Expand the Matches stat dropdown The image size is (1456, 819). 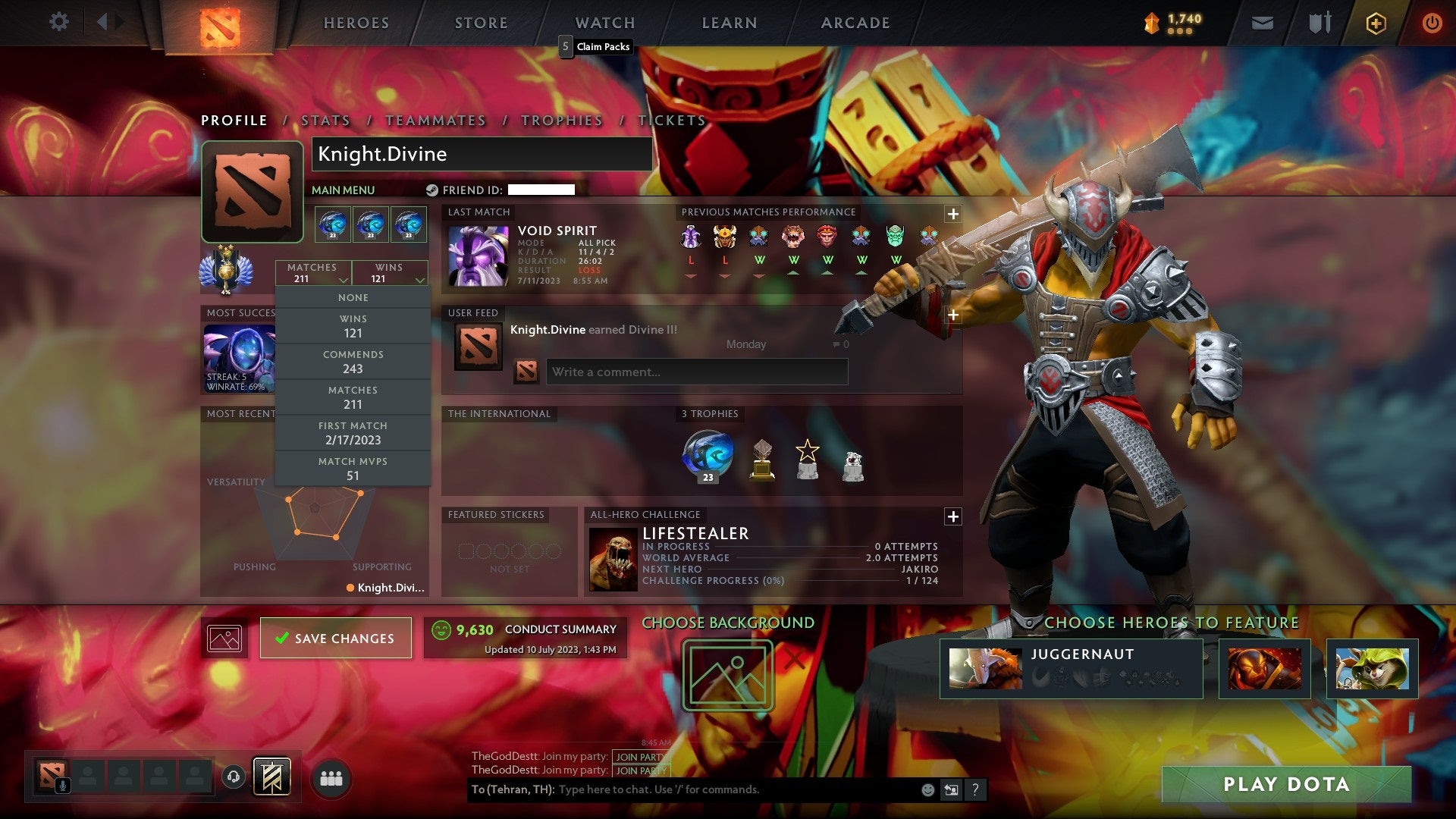345,278
